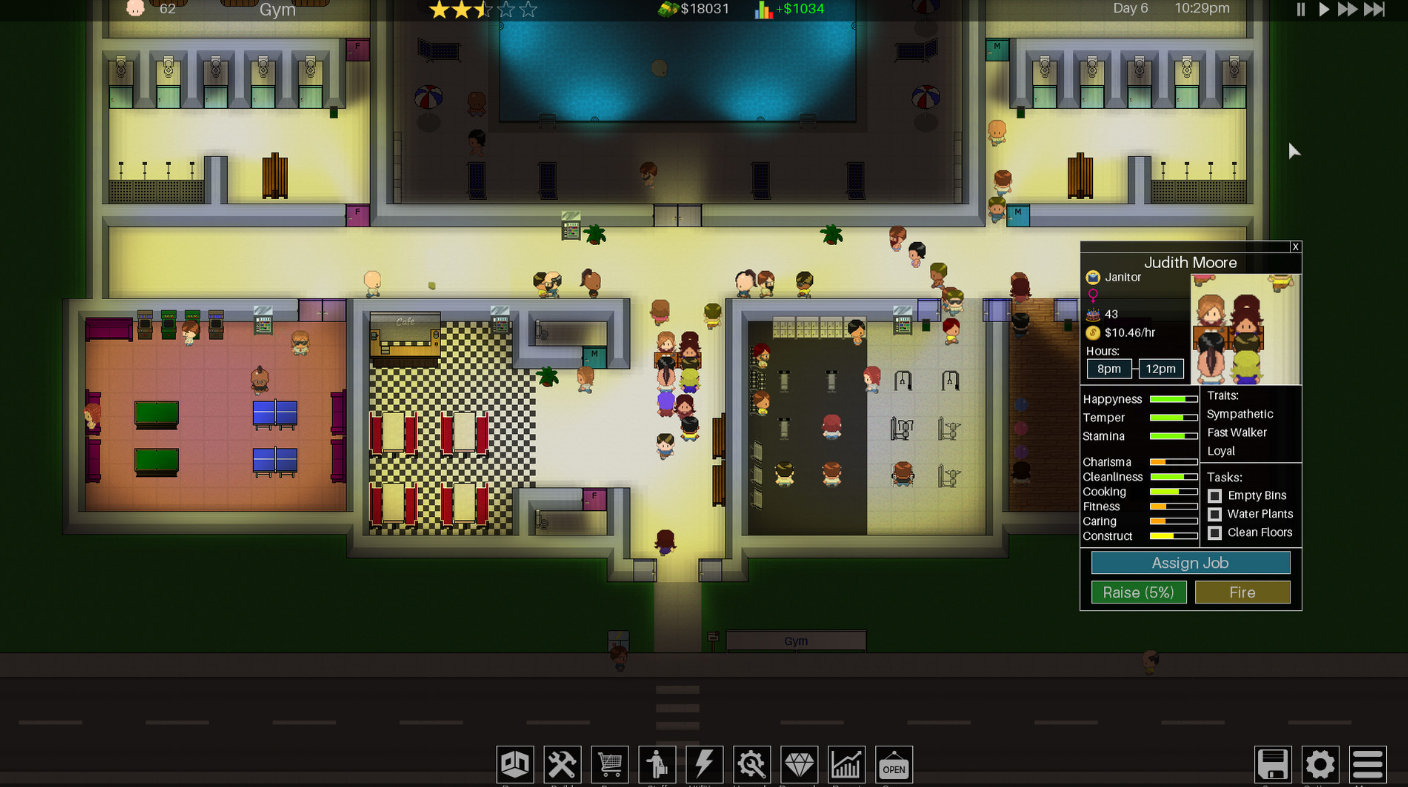
Task: Check the Clean Floors task box
Action: (1215, 533)
